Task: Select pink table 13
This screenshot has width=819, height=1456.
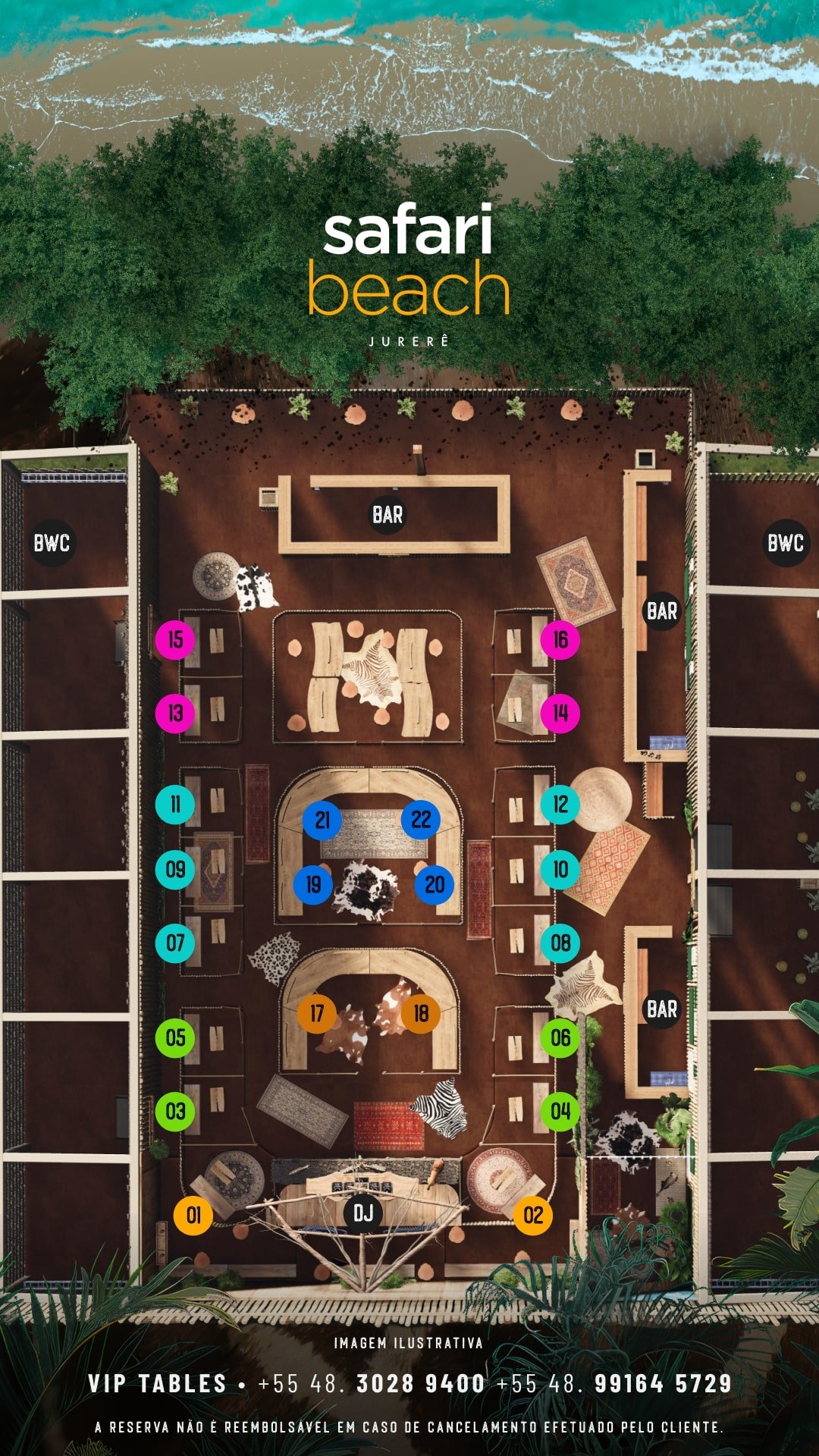Action: tap(175, 713)
